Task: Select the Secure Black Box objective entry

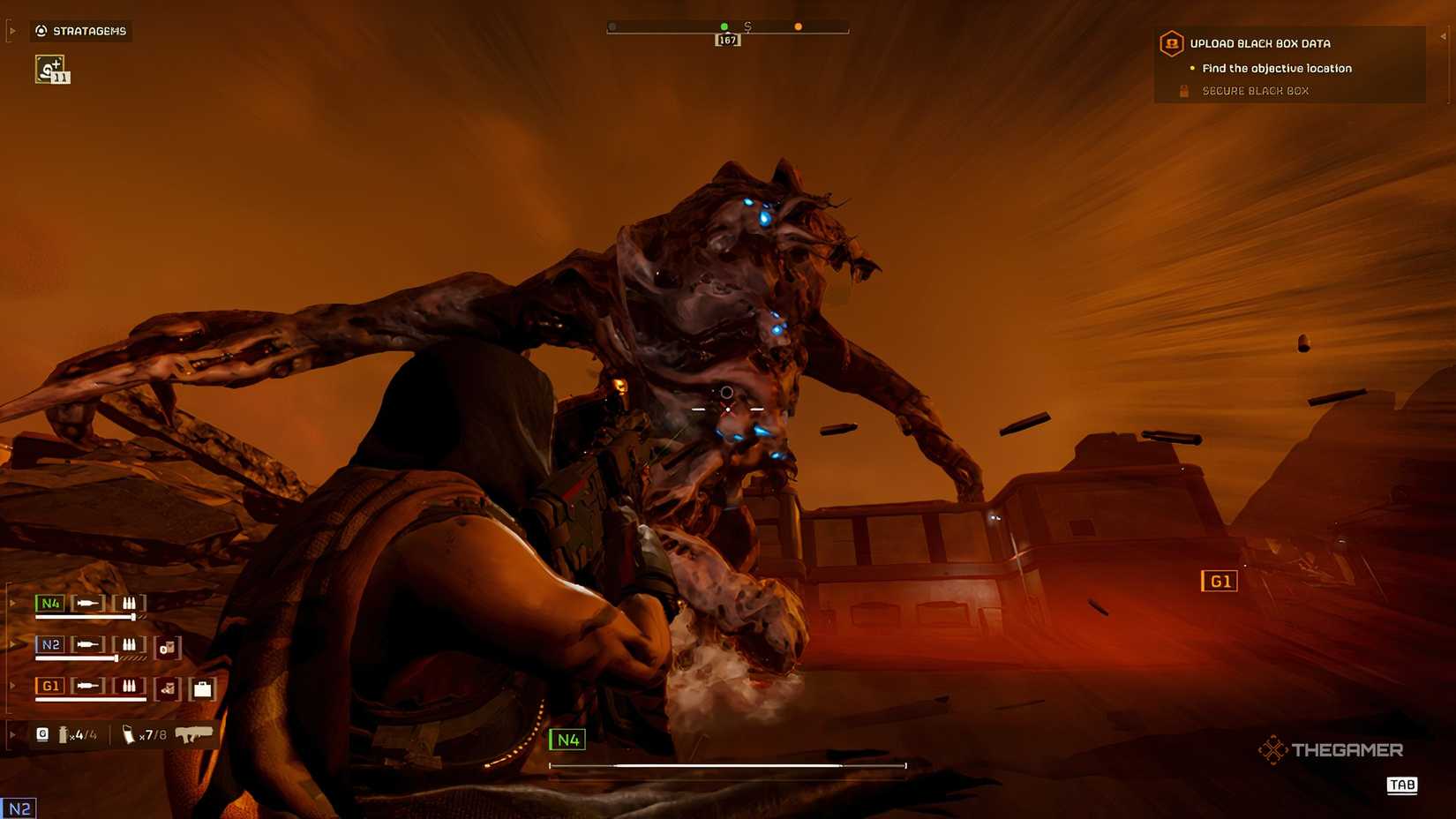Action: (1257, 90)
